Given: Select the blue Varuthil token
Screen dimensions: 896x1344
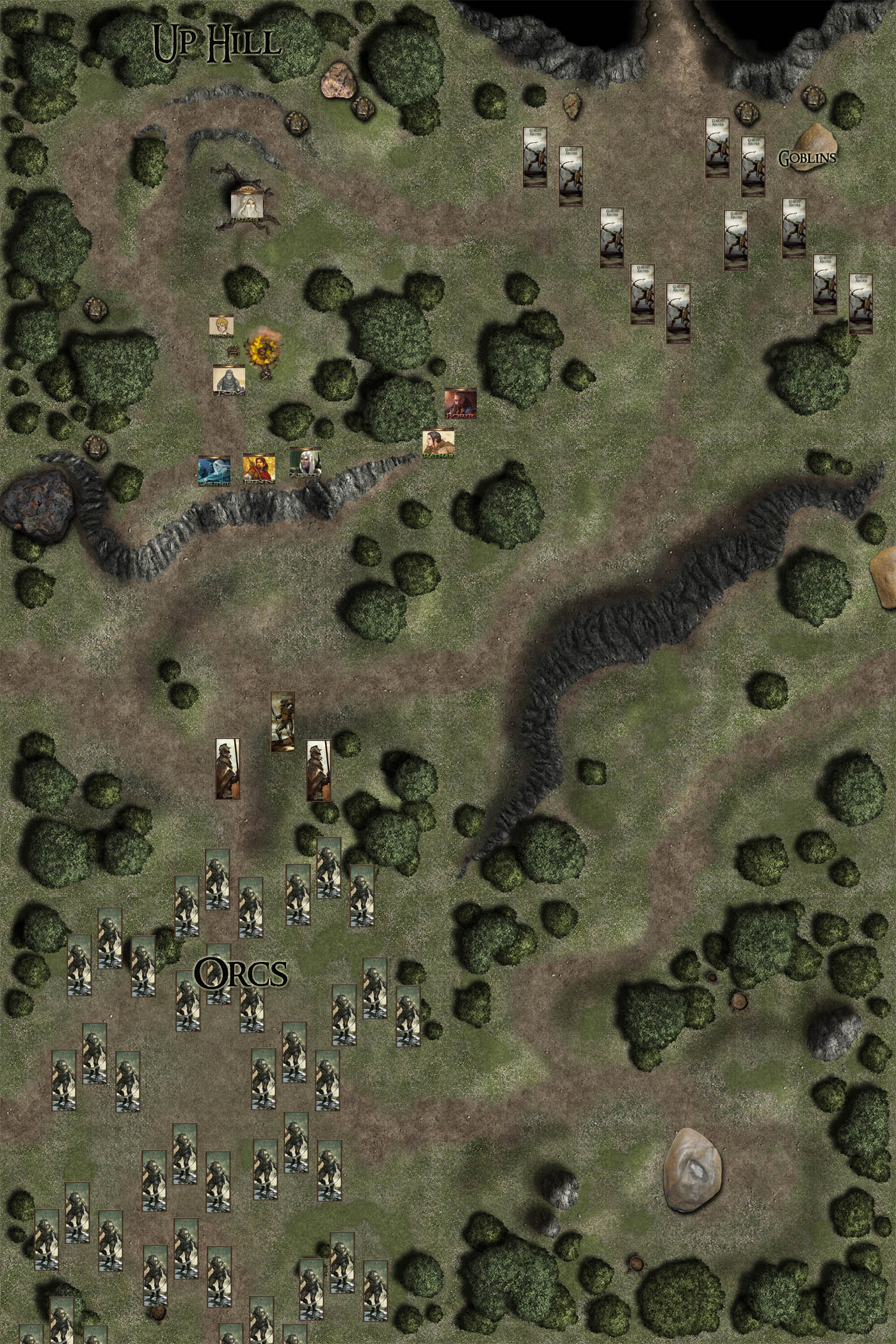Looking at the screenshot, I should pyautogui.click(x=214, y=470).
